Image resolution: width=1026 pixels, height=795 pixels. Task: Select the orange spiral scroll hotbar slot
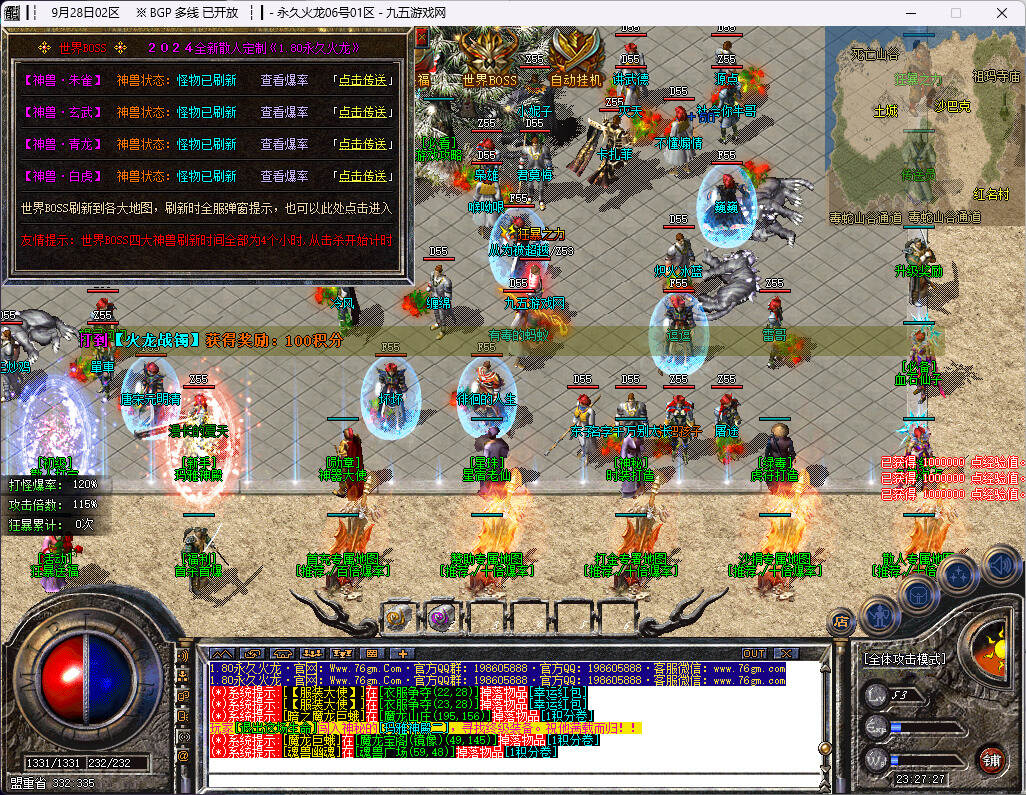click(397, 617)
